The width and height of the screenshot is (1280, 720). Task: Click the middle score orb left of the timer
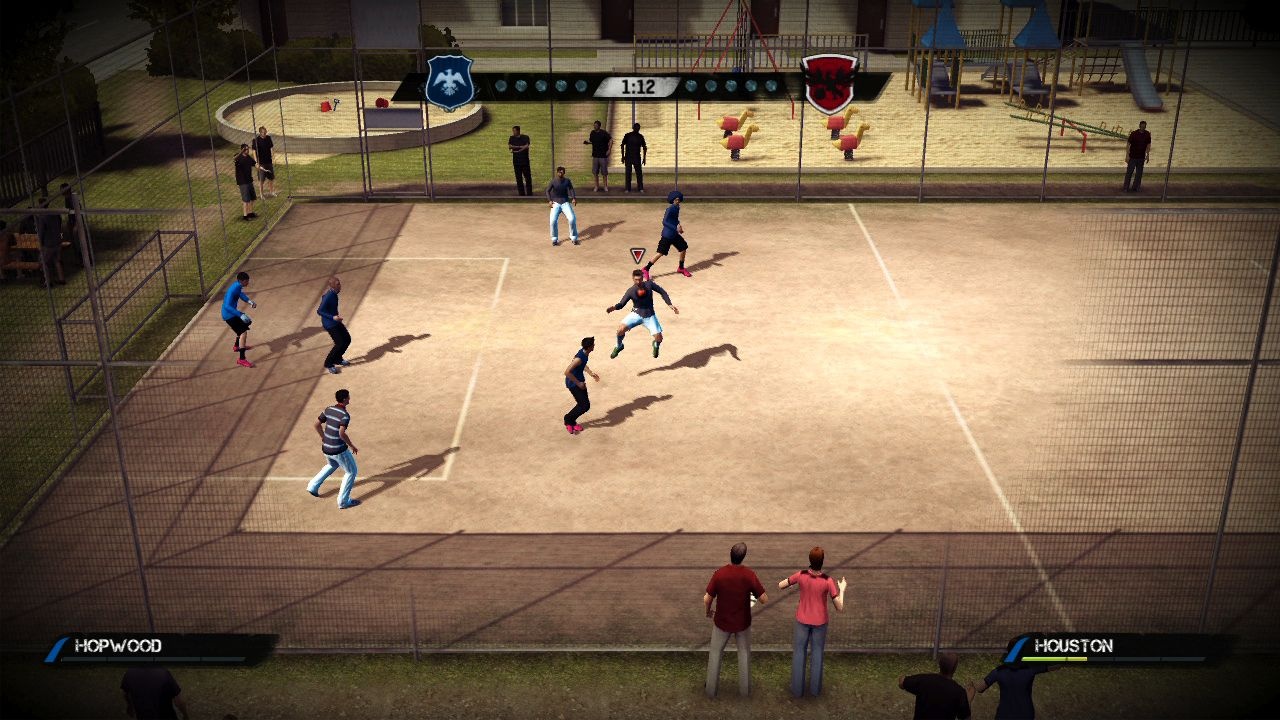point(540,85)
